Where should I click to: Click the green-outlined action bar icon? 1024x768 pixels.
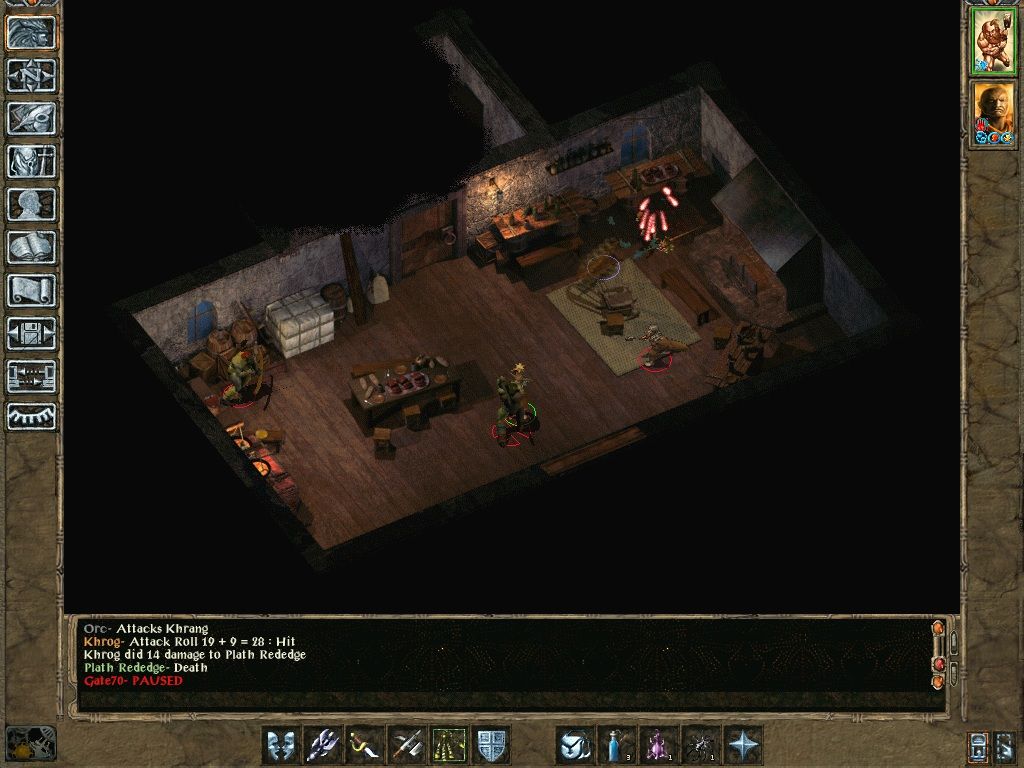tap(449, 745)
